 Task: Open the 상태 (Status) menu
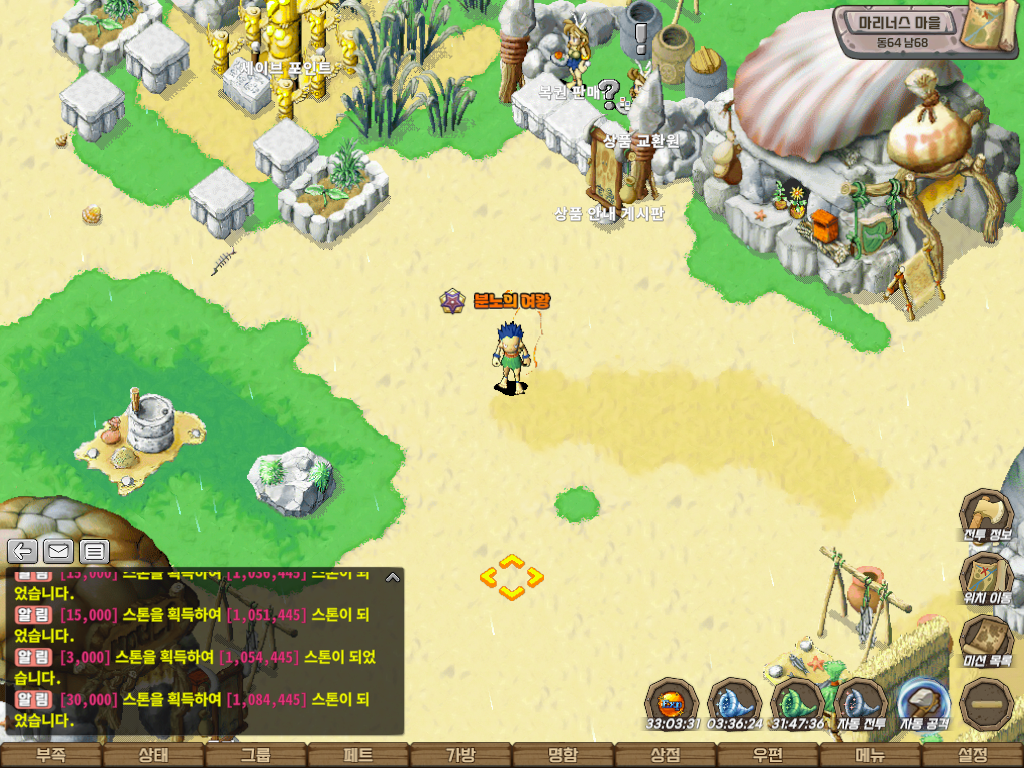(153, 756)
